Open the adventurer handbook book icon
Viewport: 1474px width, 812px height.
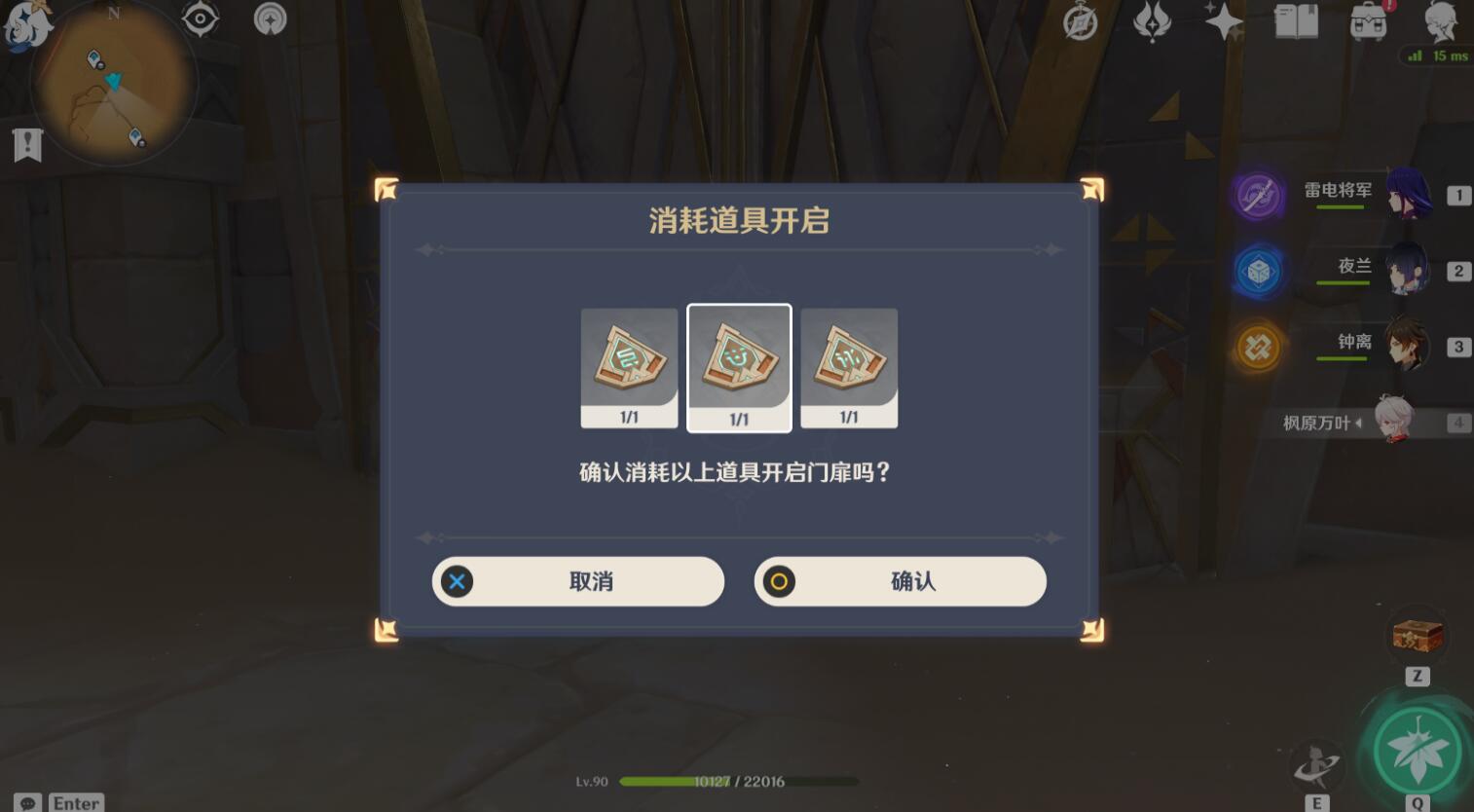(x=1296, y=20)
